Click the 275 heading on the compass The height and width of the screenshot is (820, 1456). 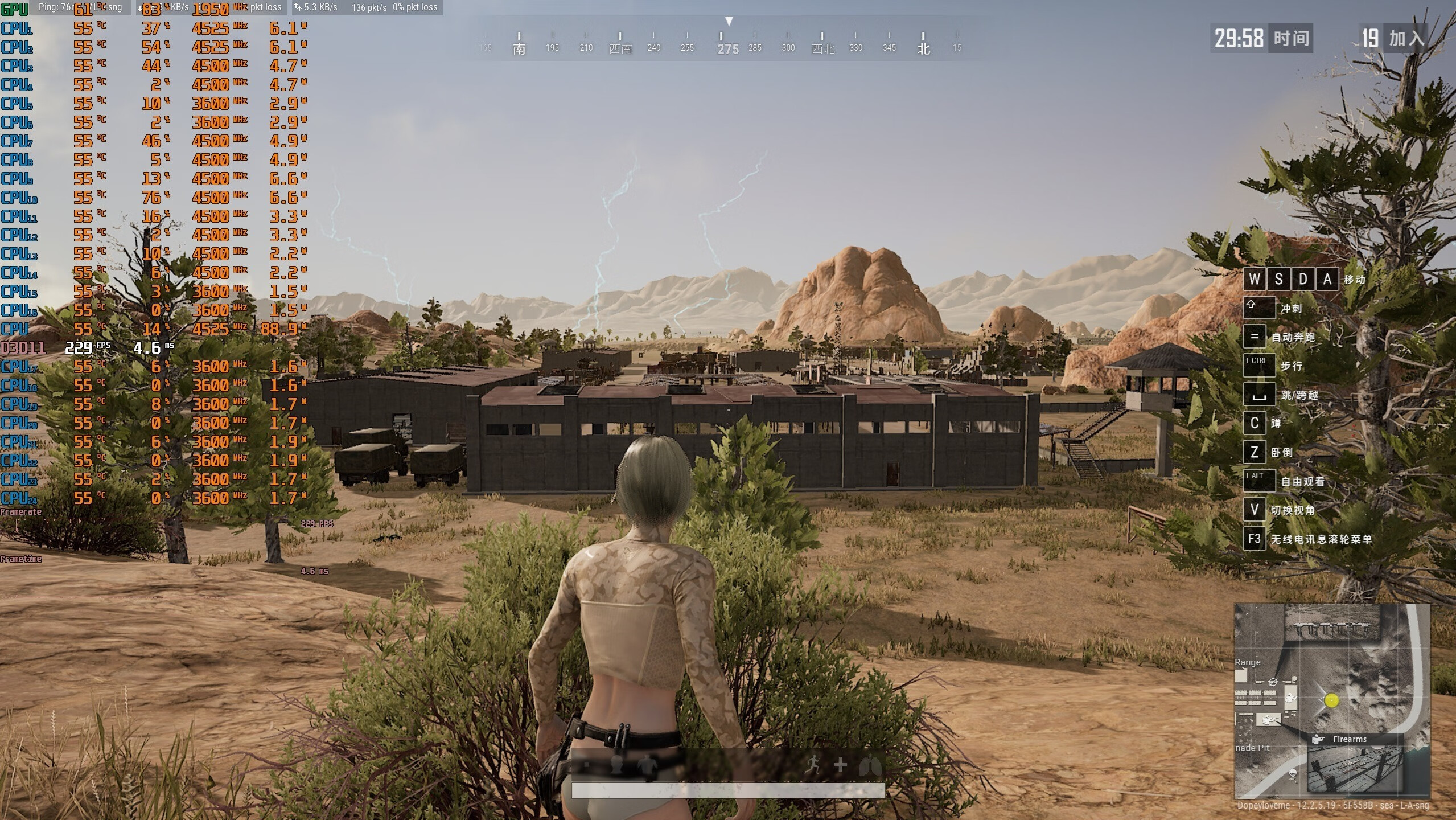727,49
